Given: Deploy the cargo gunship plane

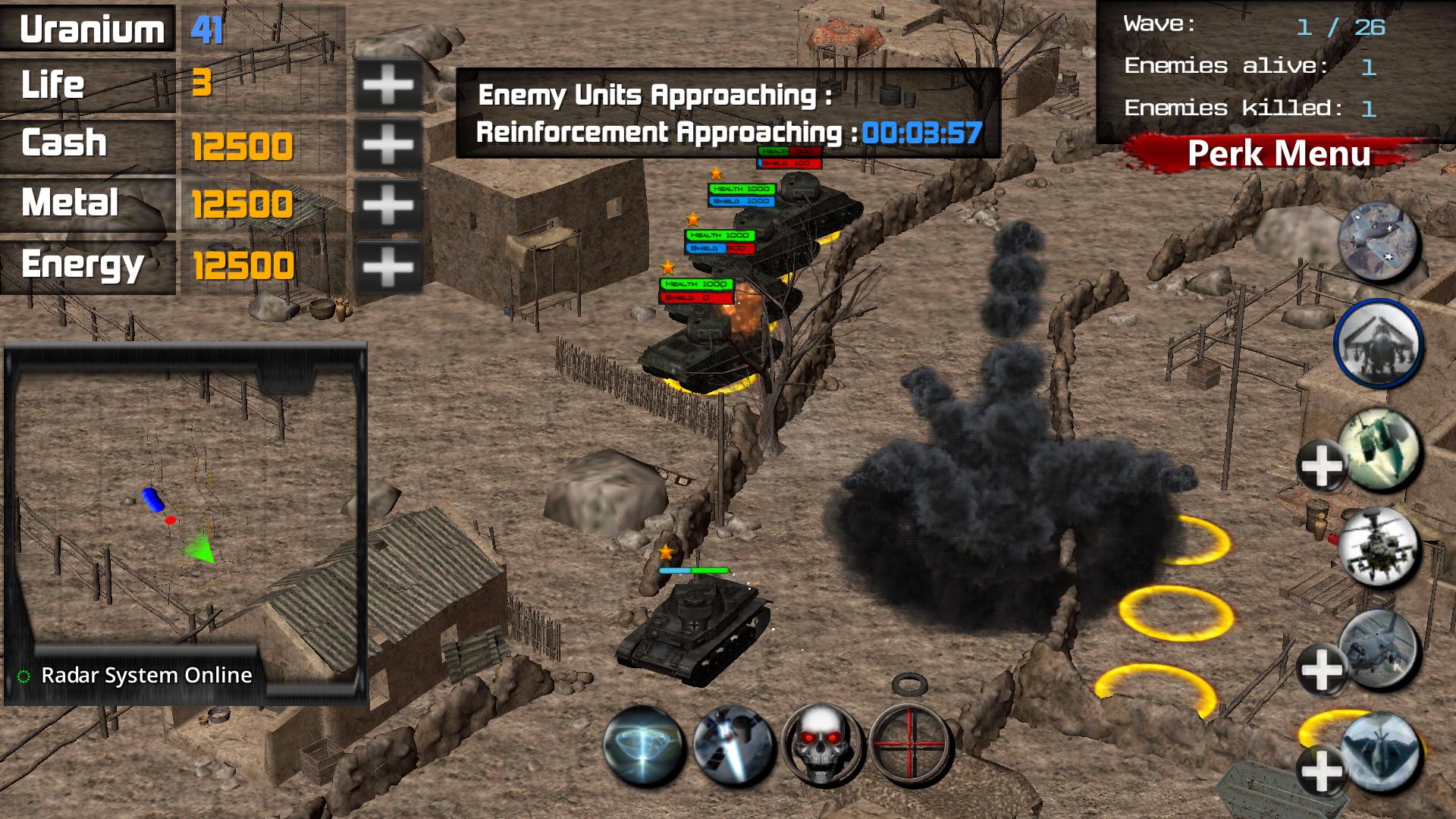Looking at the screenshot, I should click(x=1380, y=649).
